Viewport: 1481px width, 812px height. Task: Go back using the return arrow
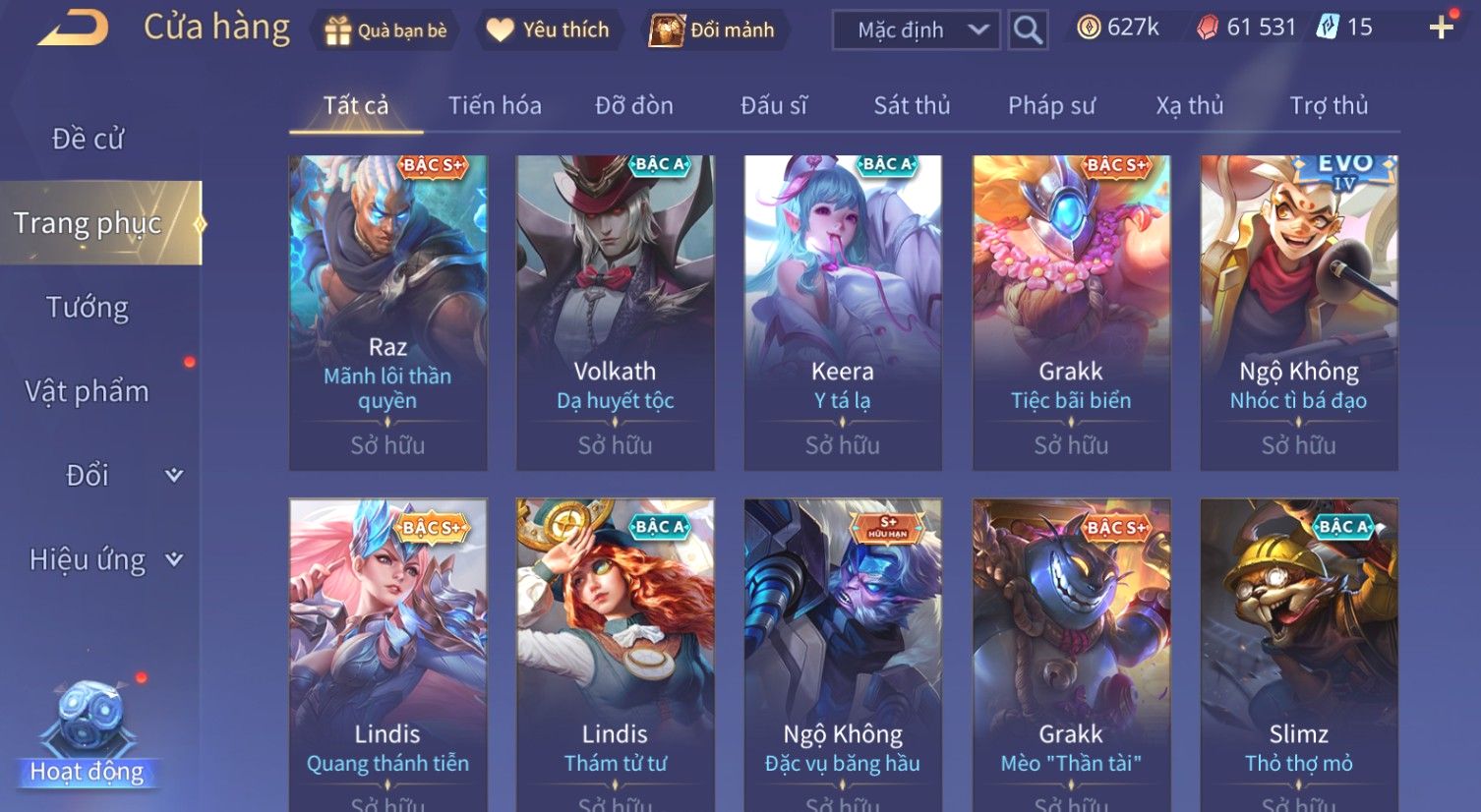73,29
